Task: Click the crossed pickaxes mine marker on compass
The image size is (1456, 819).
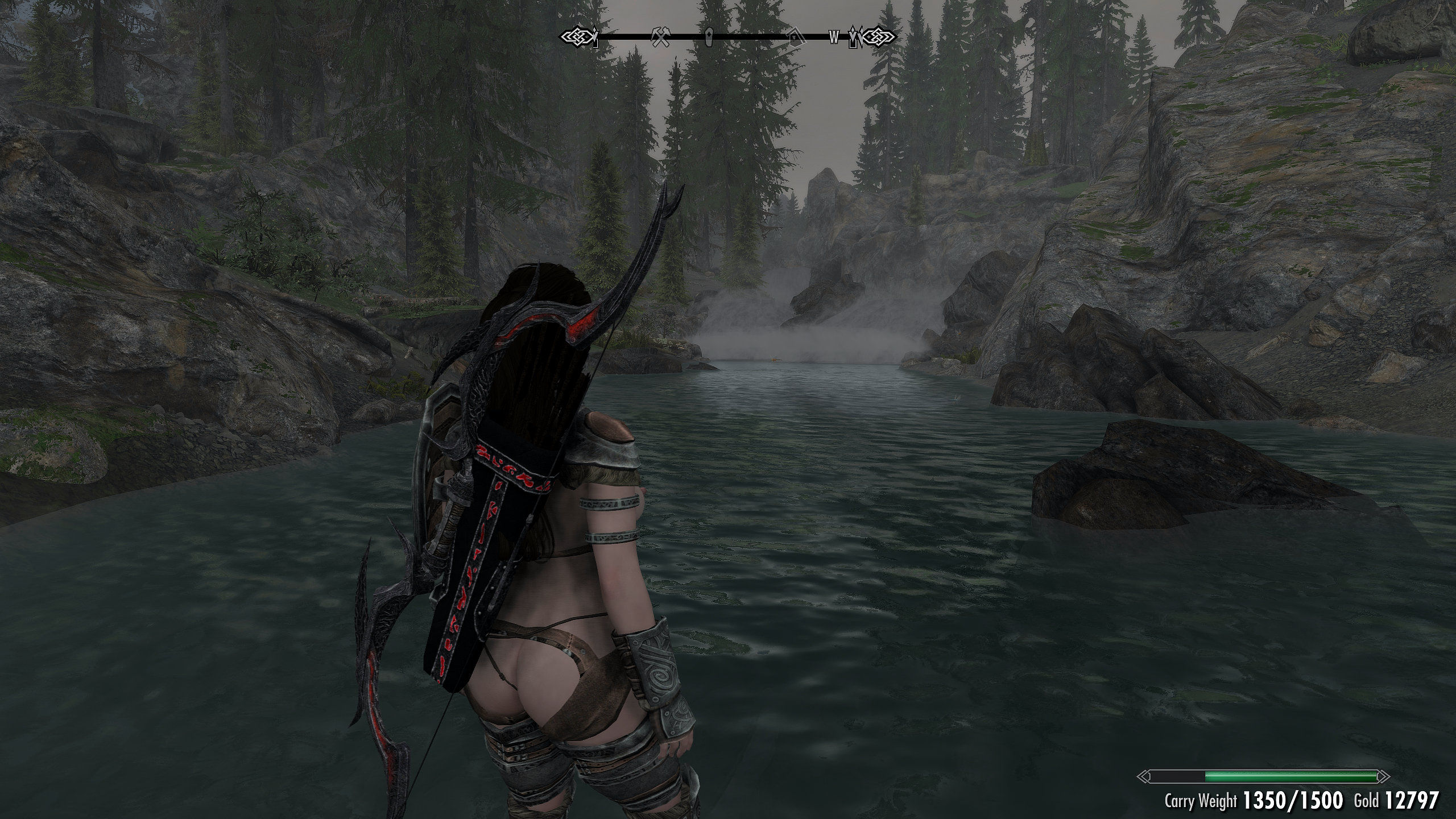Action: [x=661, y=37]
